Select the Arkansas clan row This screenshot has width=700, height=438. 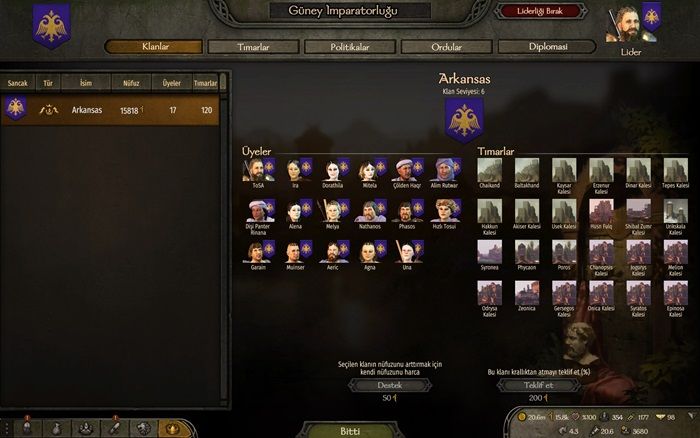(x=115, y=109)
